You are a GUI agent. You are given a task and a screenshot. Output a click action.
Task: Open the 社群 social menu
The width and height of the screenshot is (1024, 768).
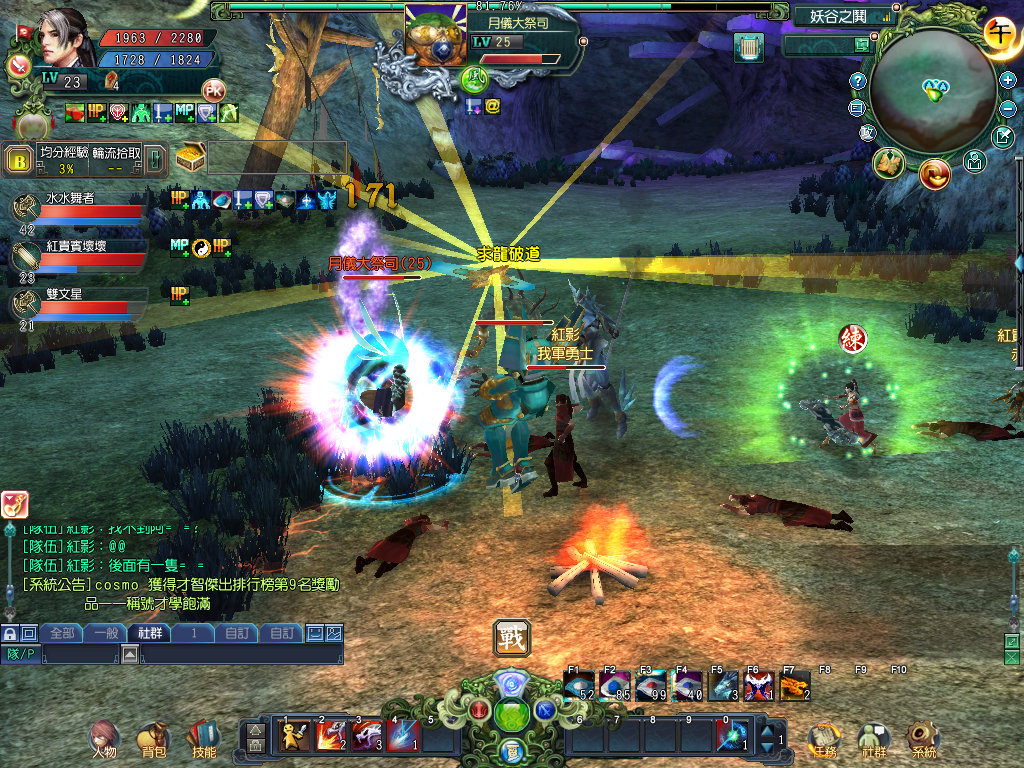[x=874, y=739]
